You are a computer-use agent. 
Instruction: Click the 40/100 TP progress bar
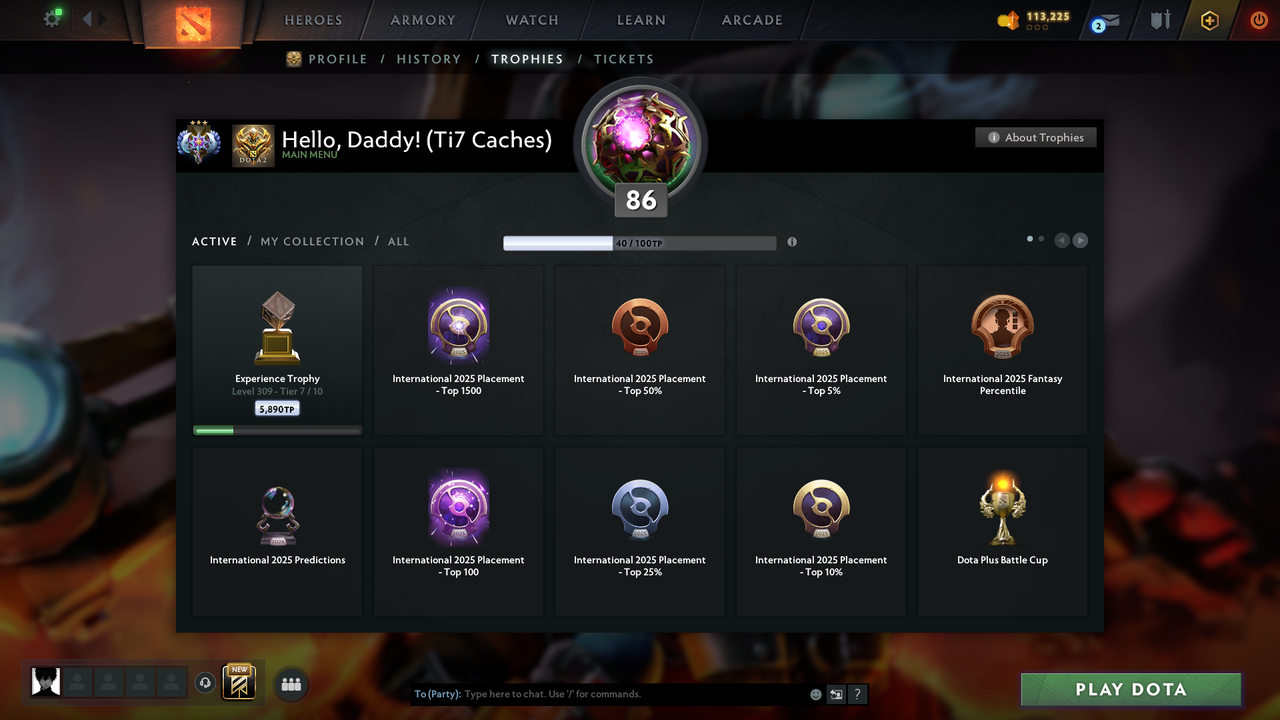coord(640,242)
